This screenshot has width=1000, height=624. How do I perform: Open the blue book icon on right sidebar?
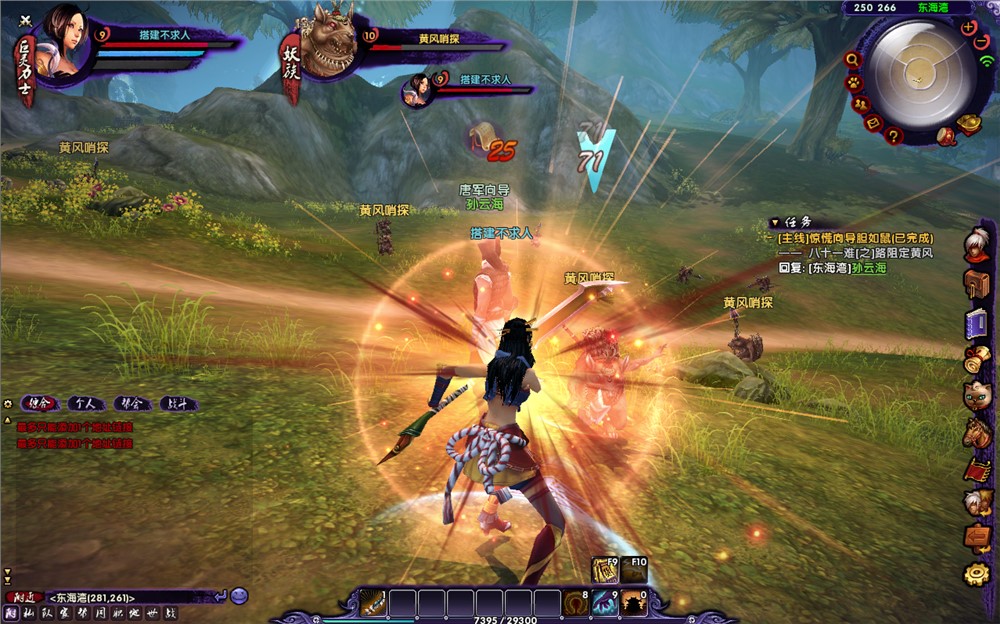pos(976,323)
